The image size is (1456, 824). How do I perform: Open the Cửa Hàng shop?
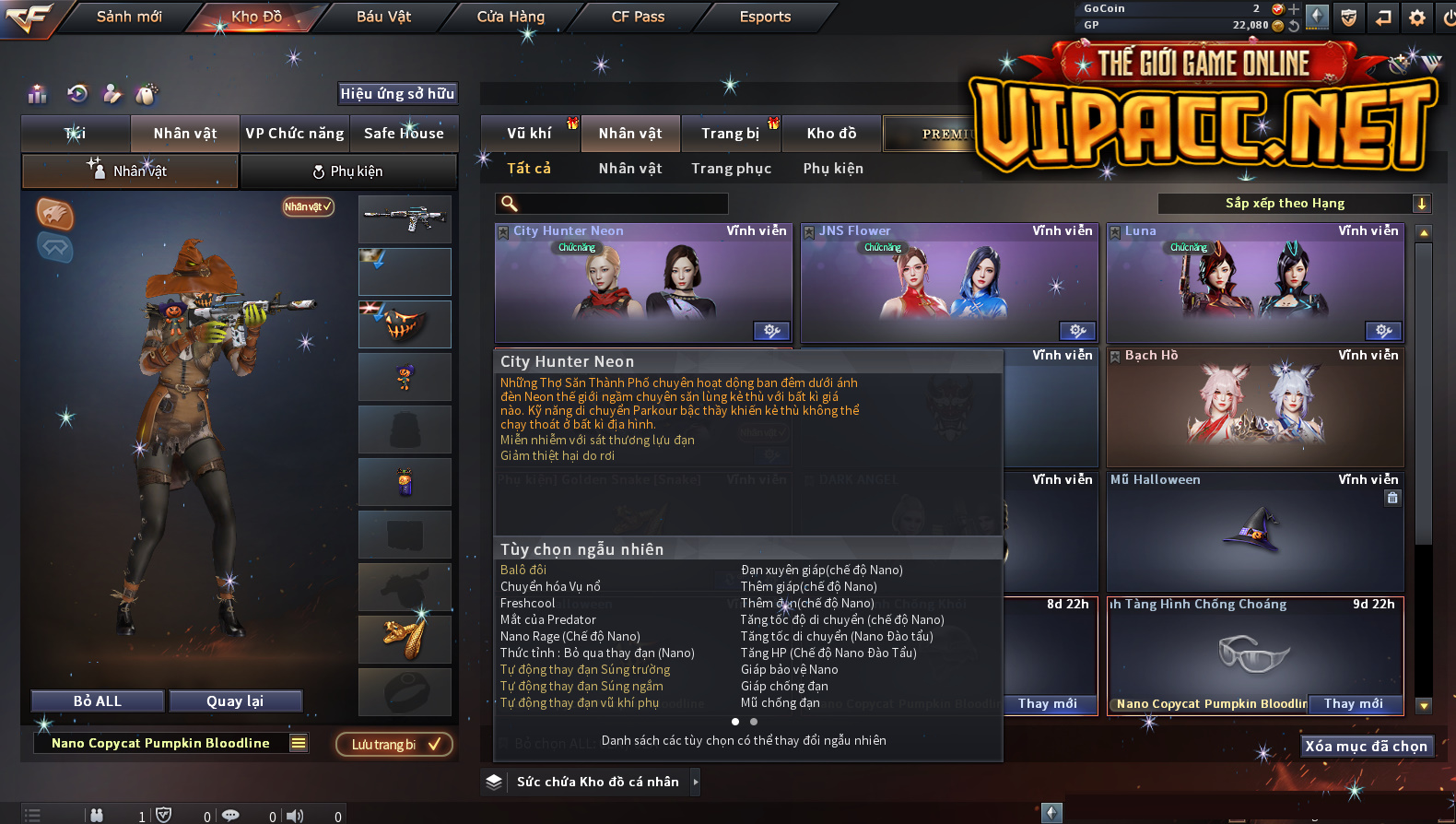pos(511,17)
